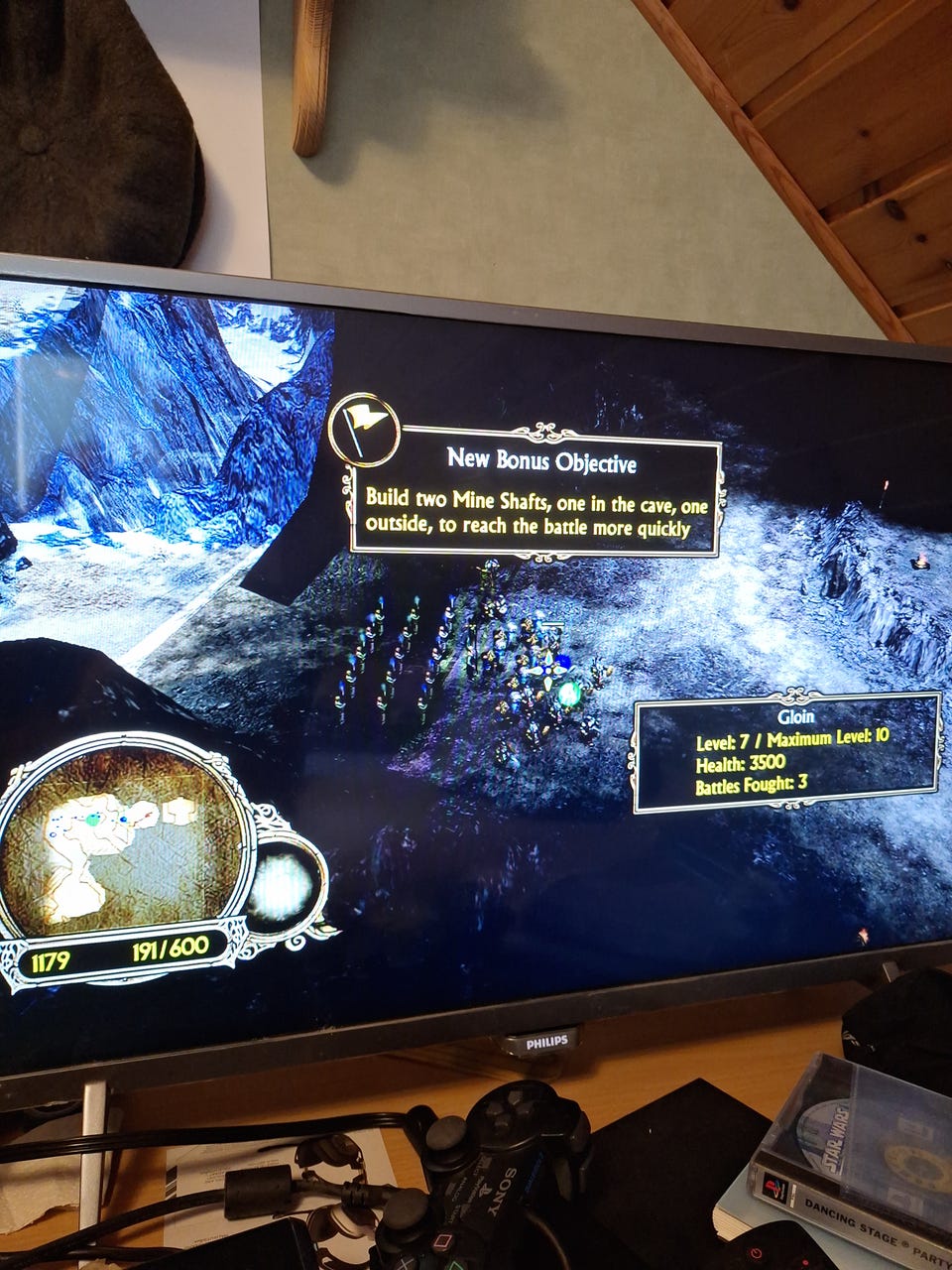Select the Gloin hero info panel
This screenshot has width=952, height=1270.
click(786, 752)
